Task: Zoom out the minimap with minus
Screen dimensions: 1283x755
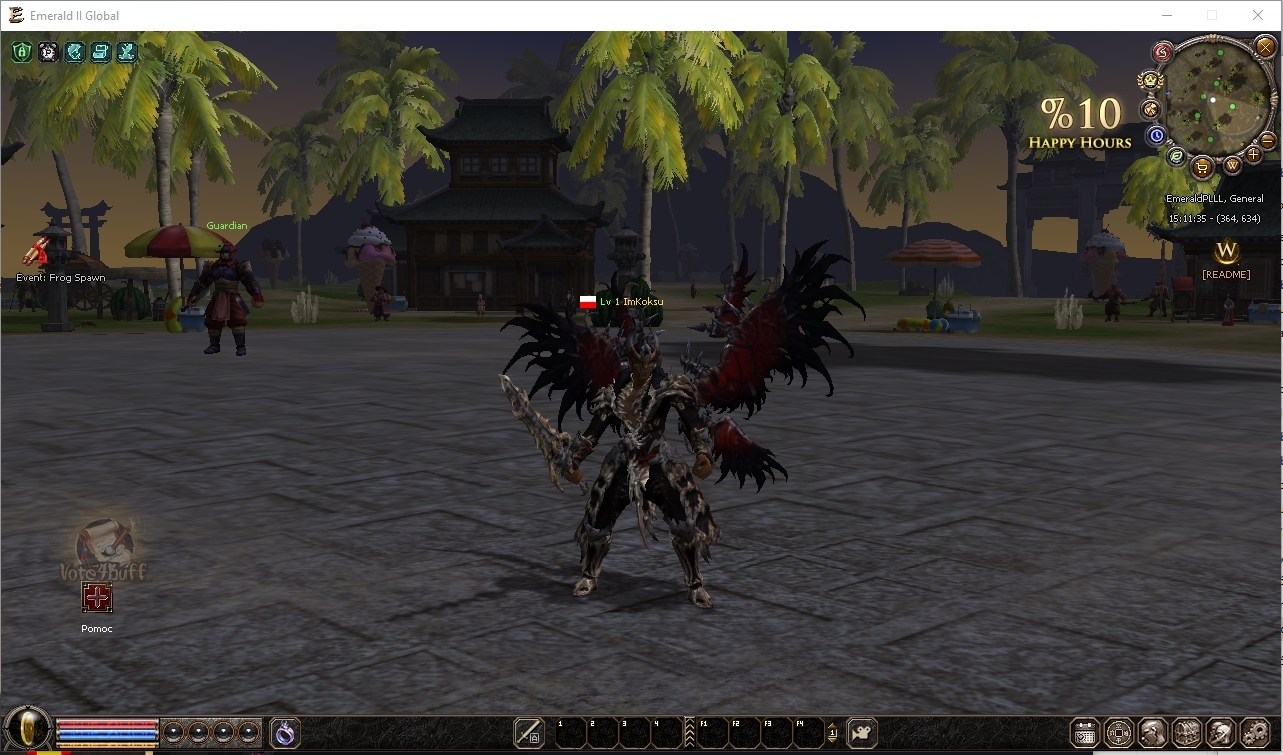Action: (1268, 141)
